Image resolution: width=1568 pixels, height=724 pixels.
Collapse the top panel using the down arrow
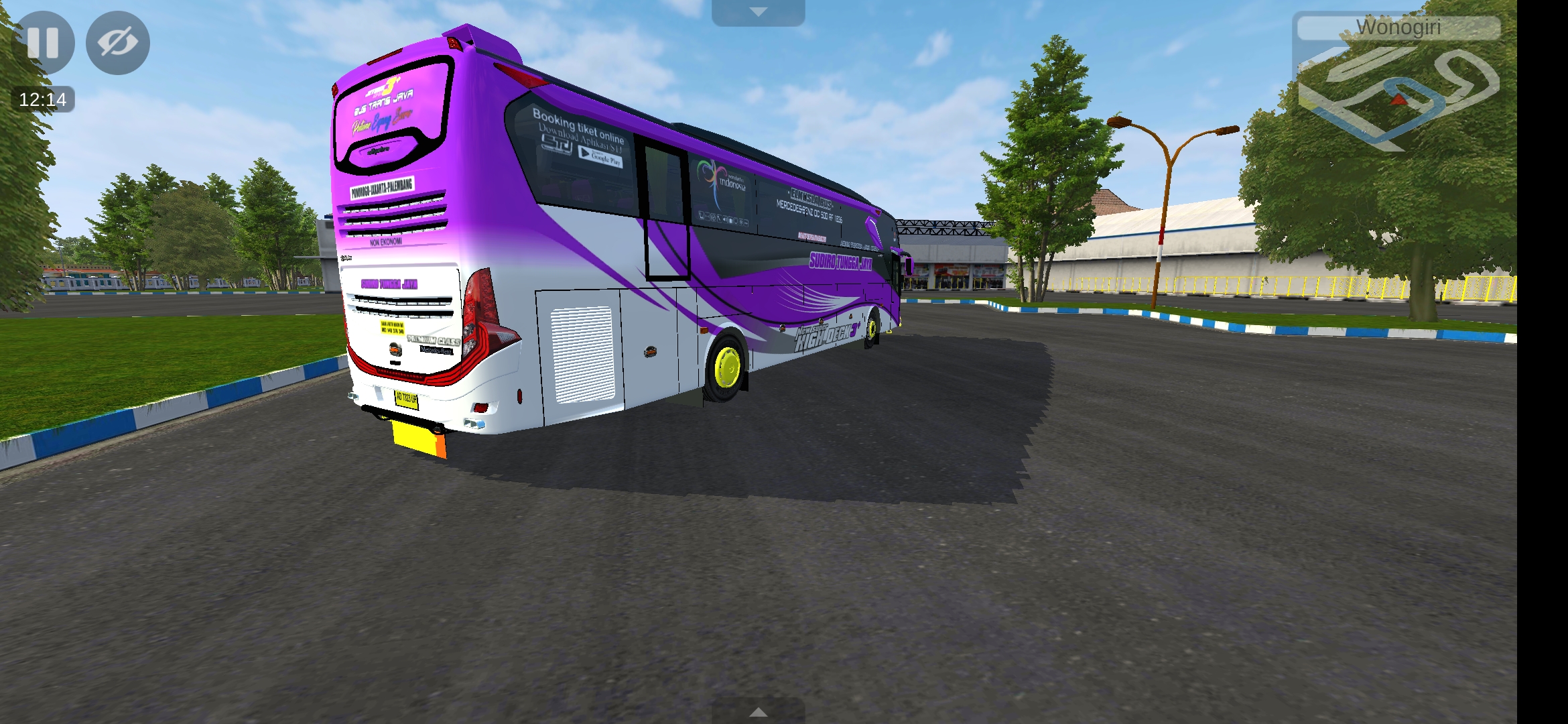(759, 10)
